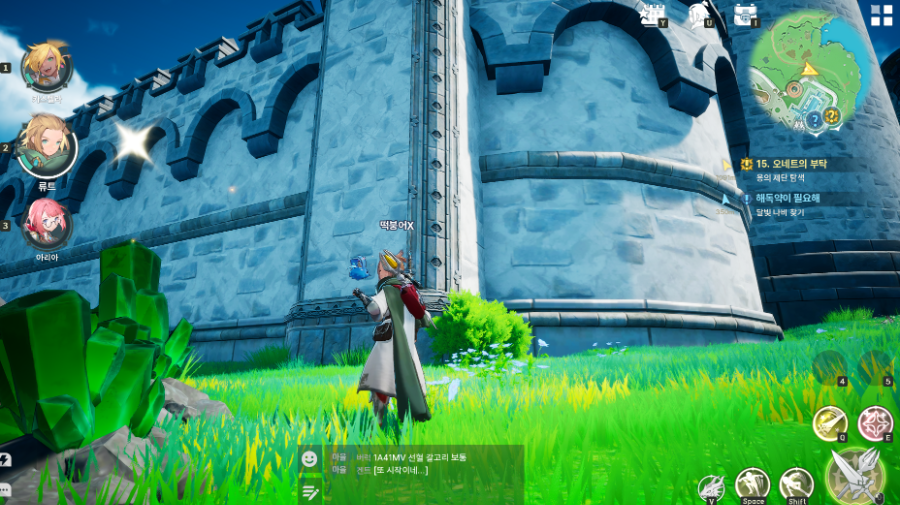The width and height of the screenshot is (900, 505).
Task: Switch to pink-haired party member 아리아
Action: [44, 221]
